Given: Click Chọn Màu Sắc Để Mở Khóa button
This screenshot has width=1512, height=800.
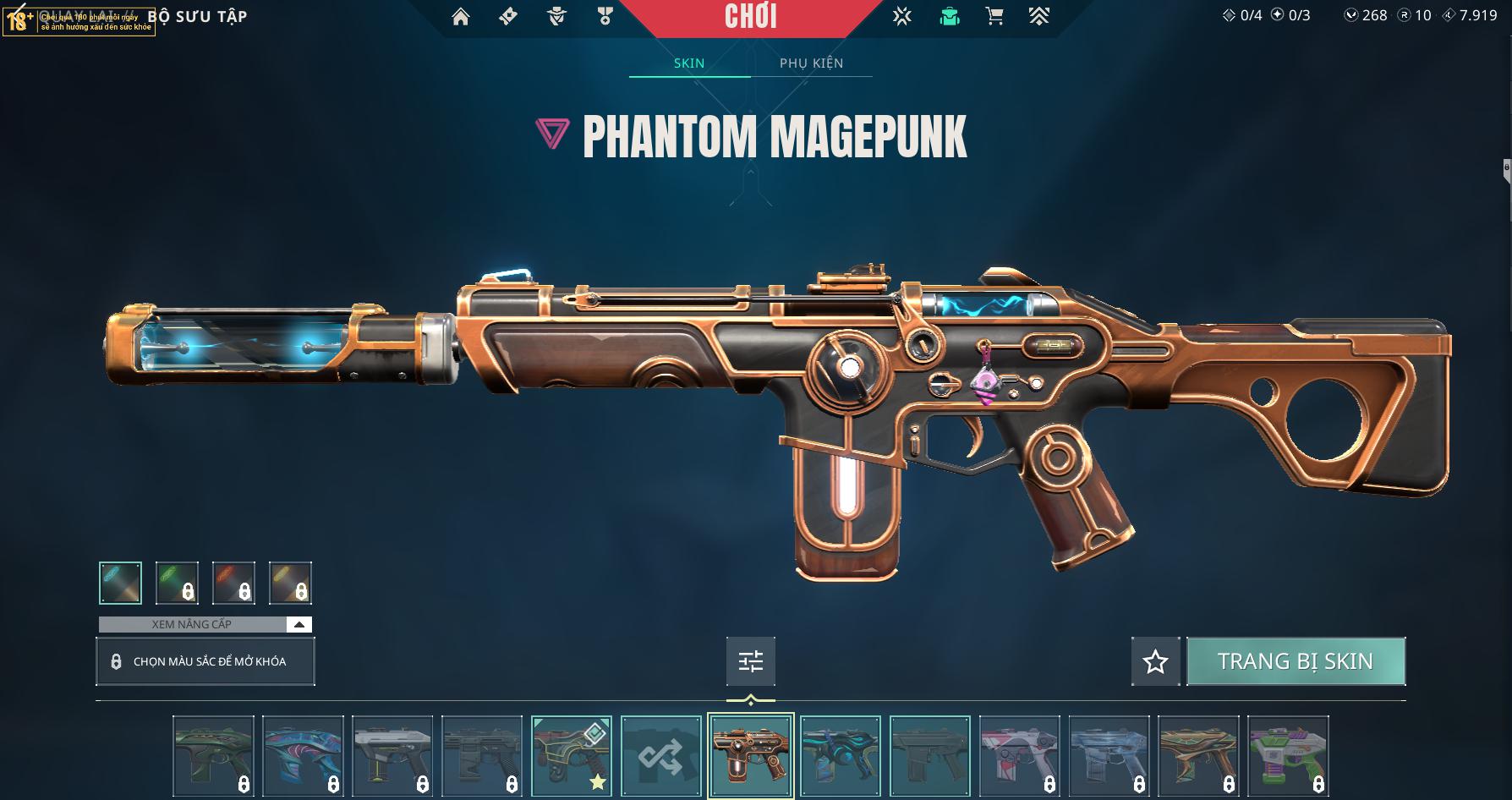Looking at the screenshot, I should 205,661.
